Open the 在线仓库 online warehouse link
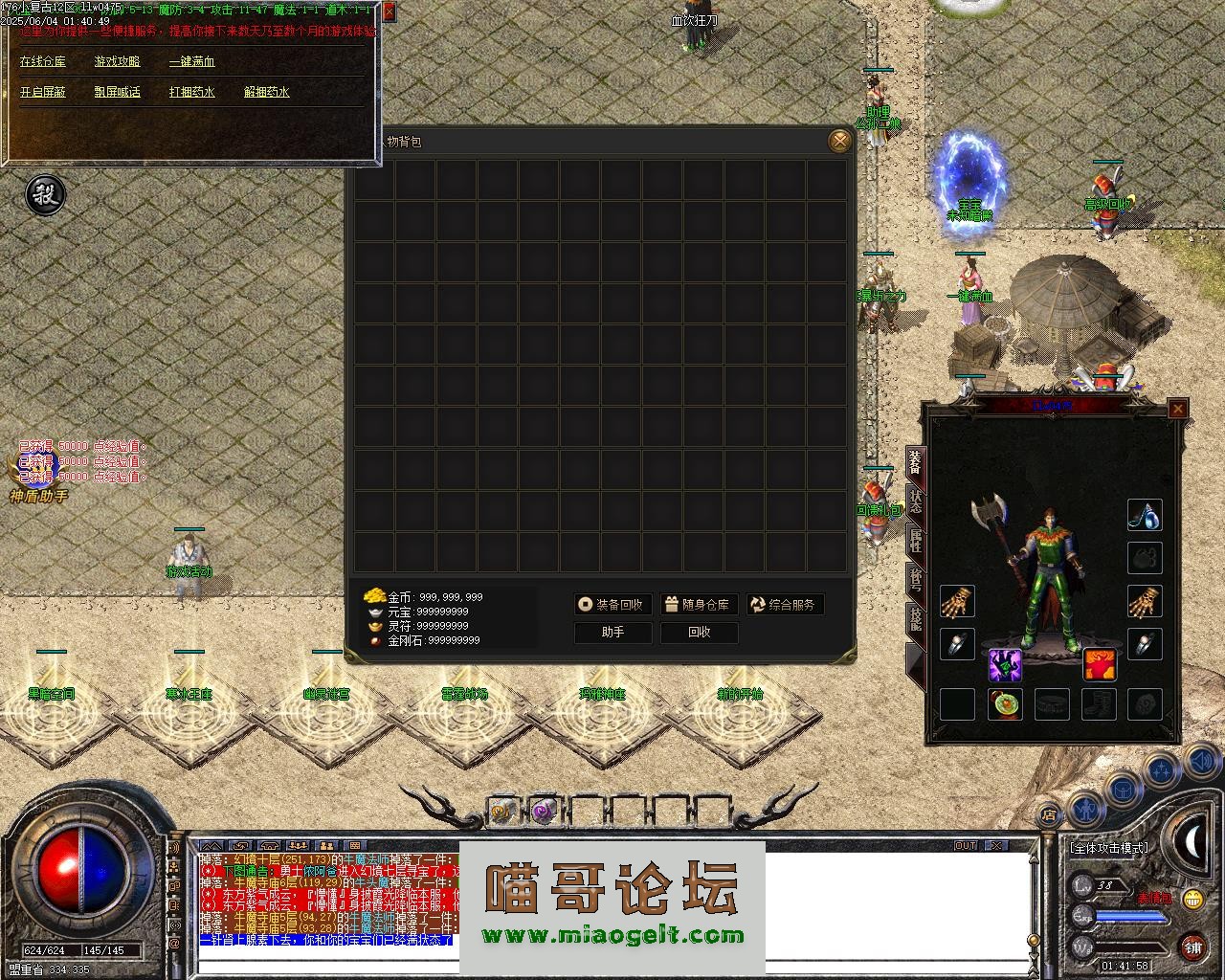 pyautogui.click(x=43, y=61)
